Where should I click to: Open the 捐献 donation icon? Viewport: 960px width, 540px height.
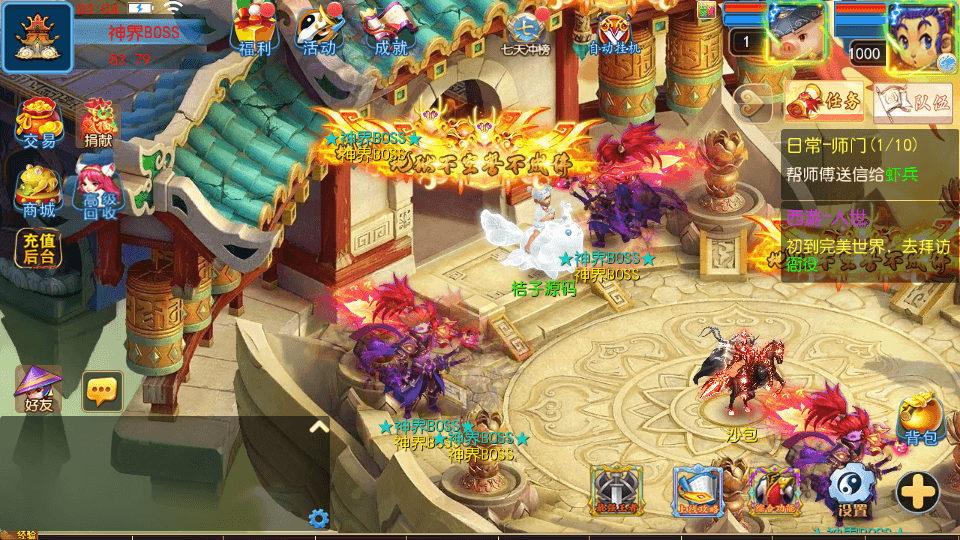98,124
